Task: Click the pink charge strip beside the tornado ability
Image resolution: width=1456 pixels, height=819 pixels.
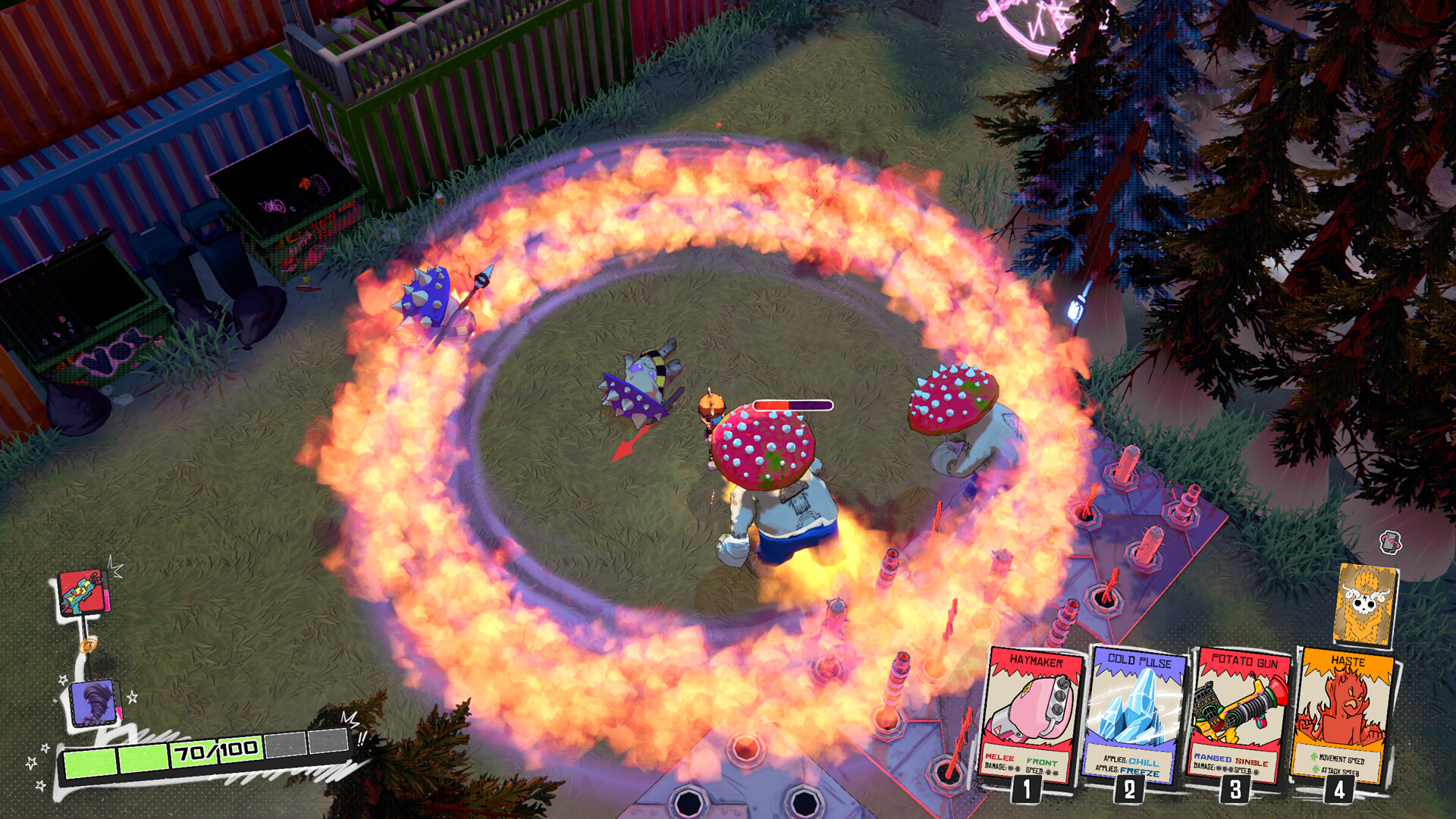Action: pyautogui.click(x=118, y=711)
